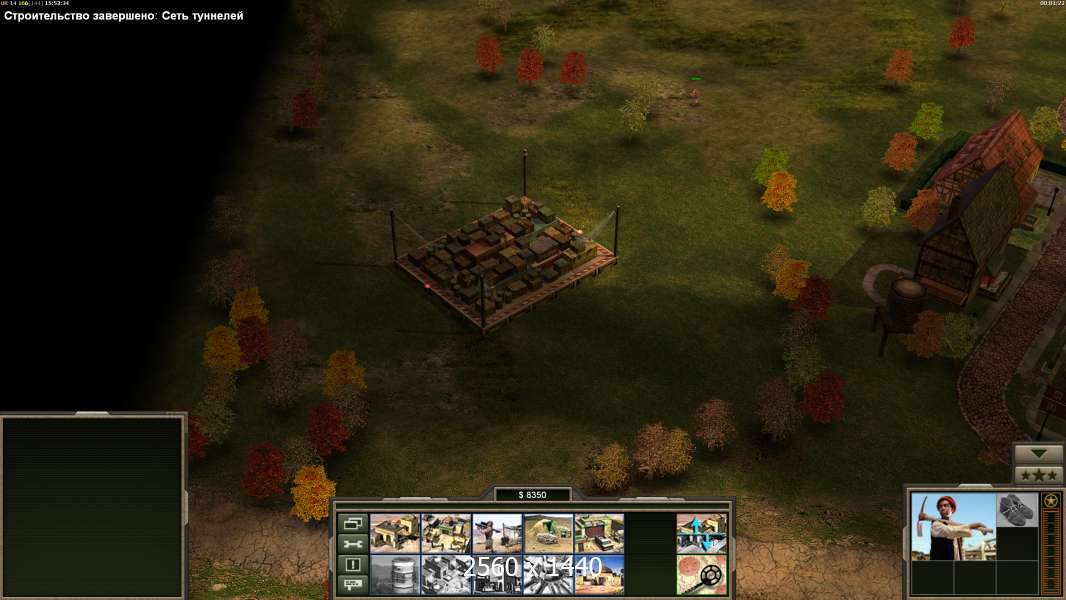Activate the blue up-down arrows command
Screen dimensions: 1066x600
point(701,533)
